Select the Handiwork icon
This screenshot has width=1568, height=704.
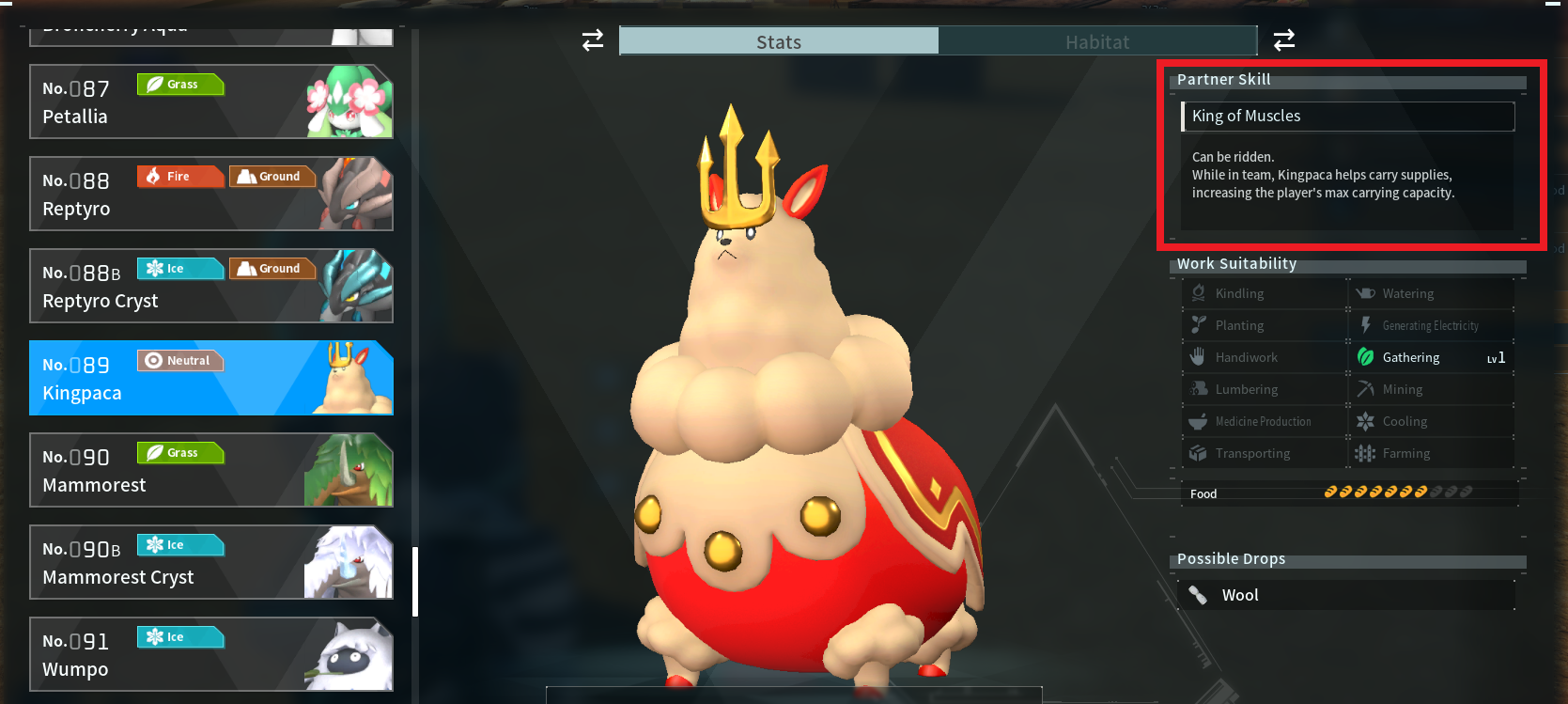tap(1200, 356)
